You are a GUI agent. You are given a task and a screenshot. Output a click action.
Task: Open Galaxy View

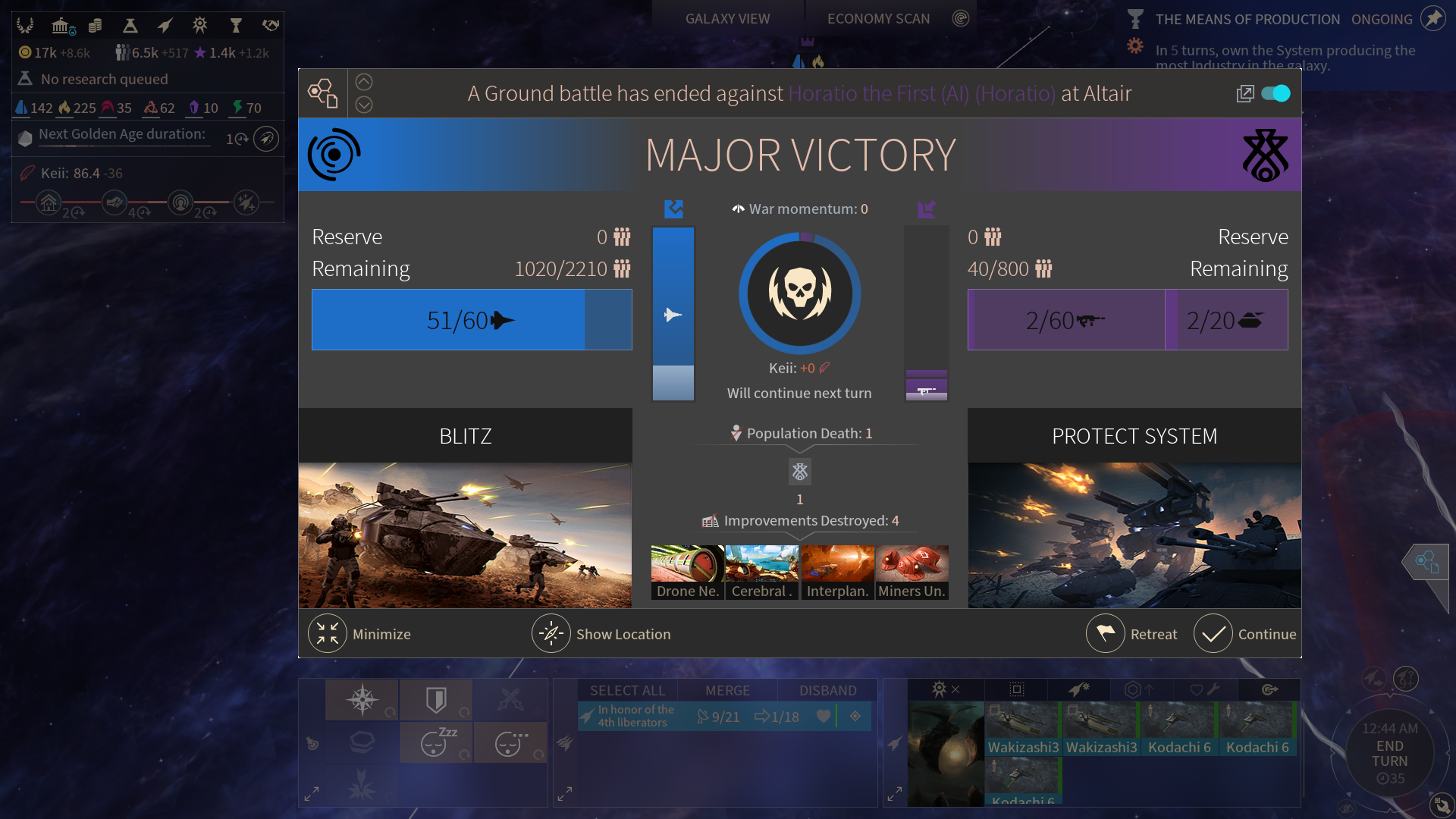727,19
